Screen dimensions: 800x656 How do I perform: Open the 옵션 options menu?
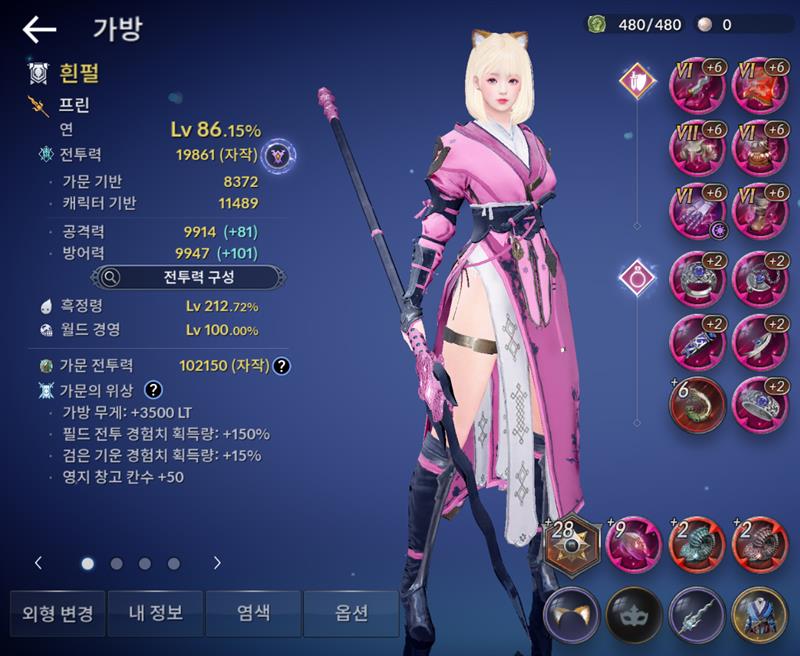coord(351,613)
